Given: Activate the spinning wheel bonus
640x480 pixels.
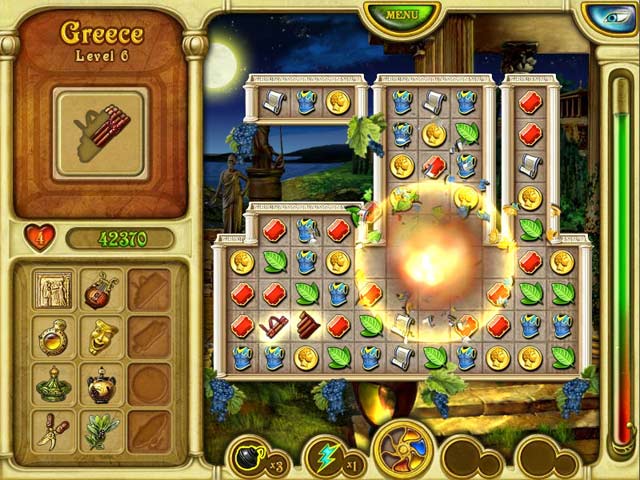Looking at the screenshot, I should pos(403,450).
